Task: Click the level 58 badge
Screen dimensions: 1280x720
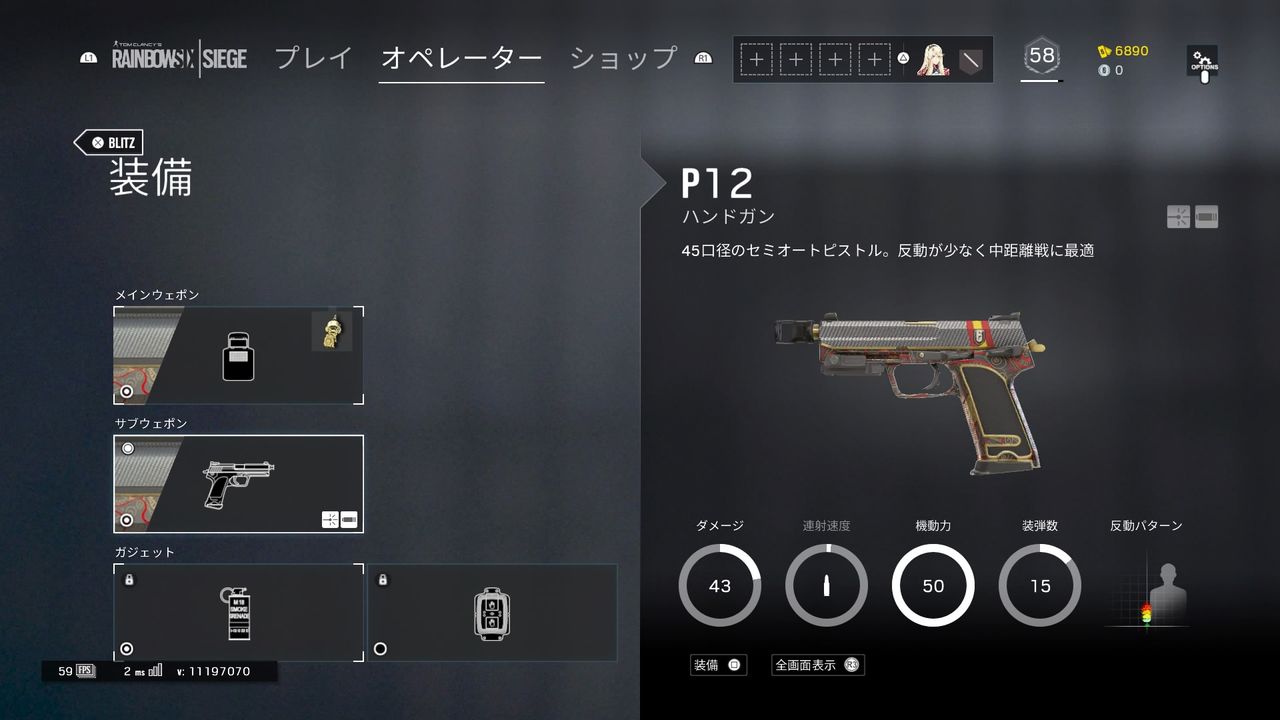Action: pos(1040,57)
